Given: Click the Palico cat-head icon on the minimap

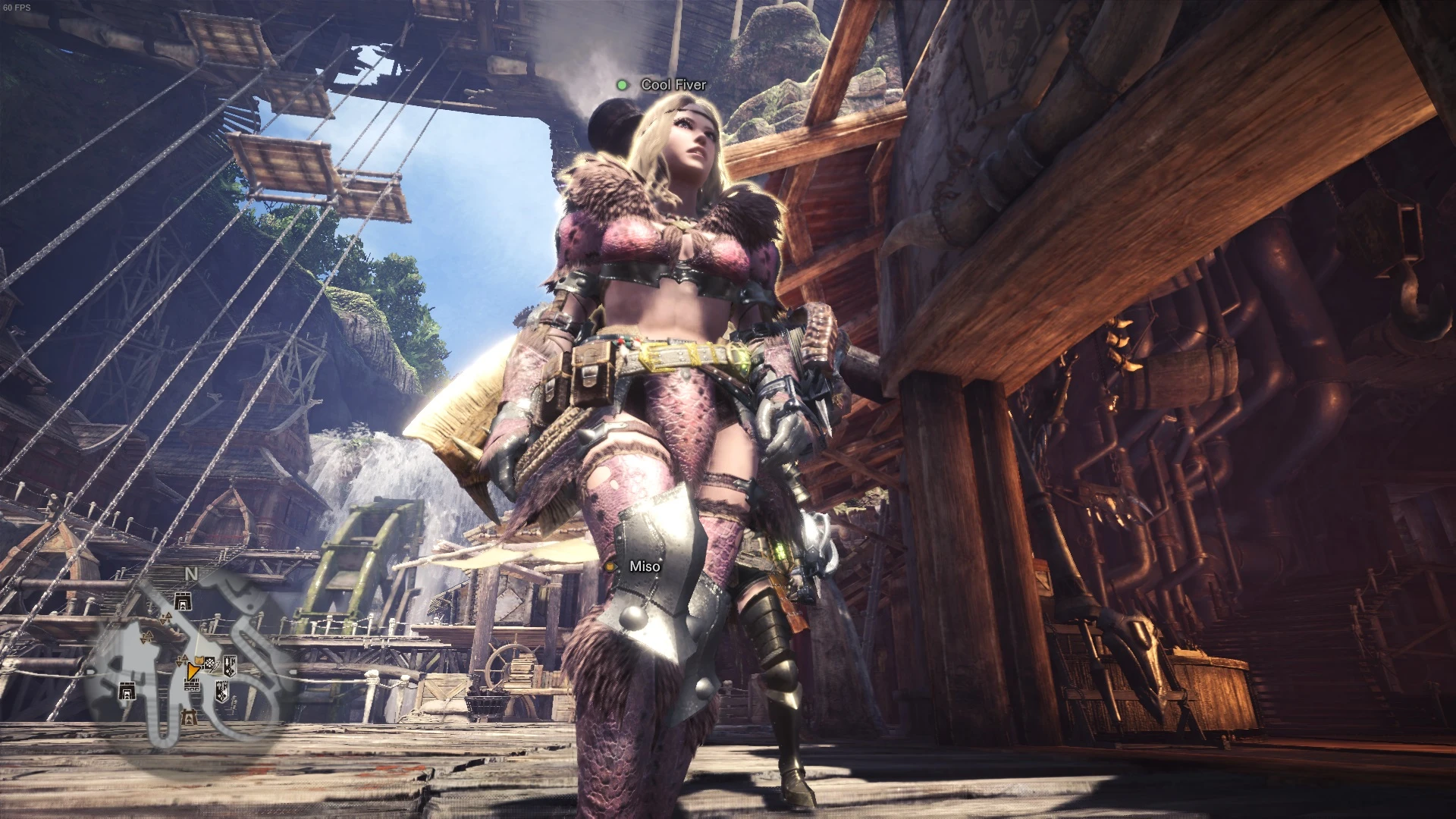Looking at the screenshot, I should 199,660.
